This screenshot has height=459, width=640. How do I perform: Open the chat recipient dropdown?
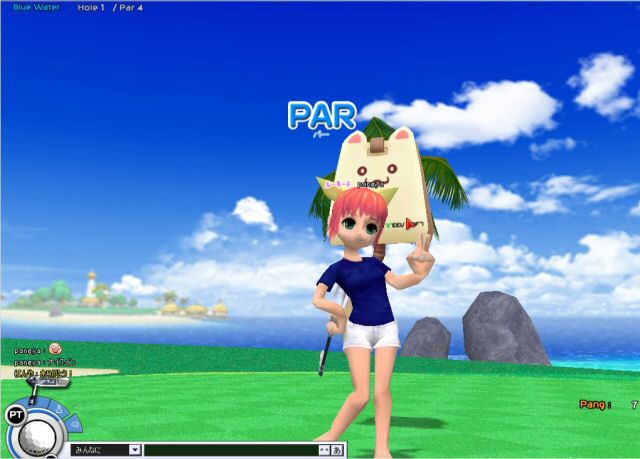[134, 450]
